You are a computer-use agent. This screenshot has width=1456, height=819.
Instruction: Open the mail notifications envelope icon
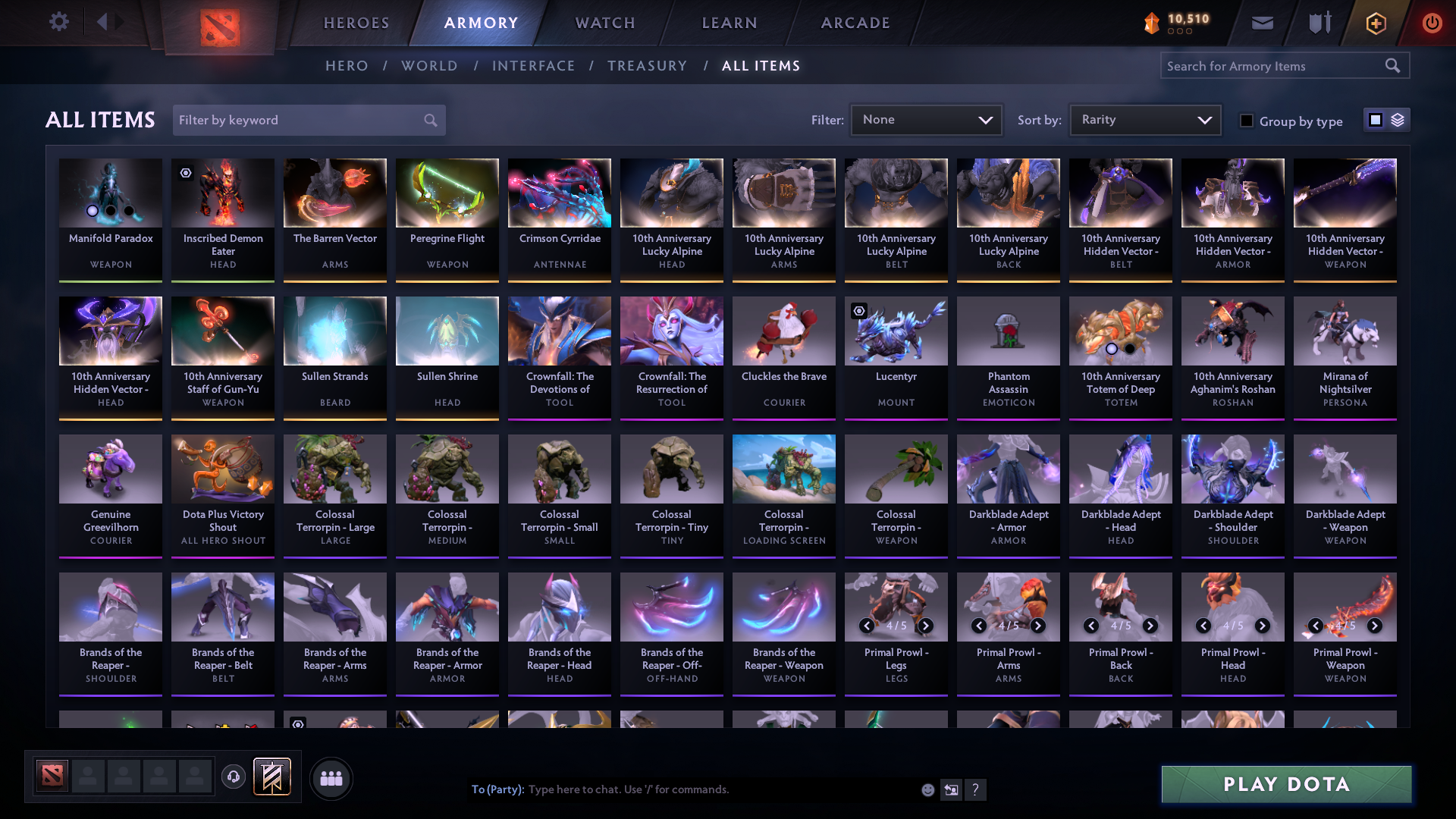(x=1262, y=23)
